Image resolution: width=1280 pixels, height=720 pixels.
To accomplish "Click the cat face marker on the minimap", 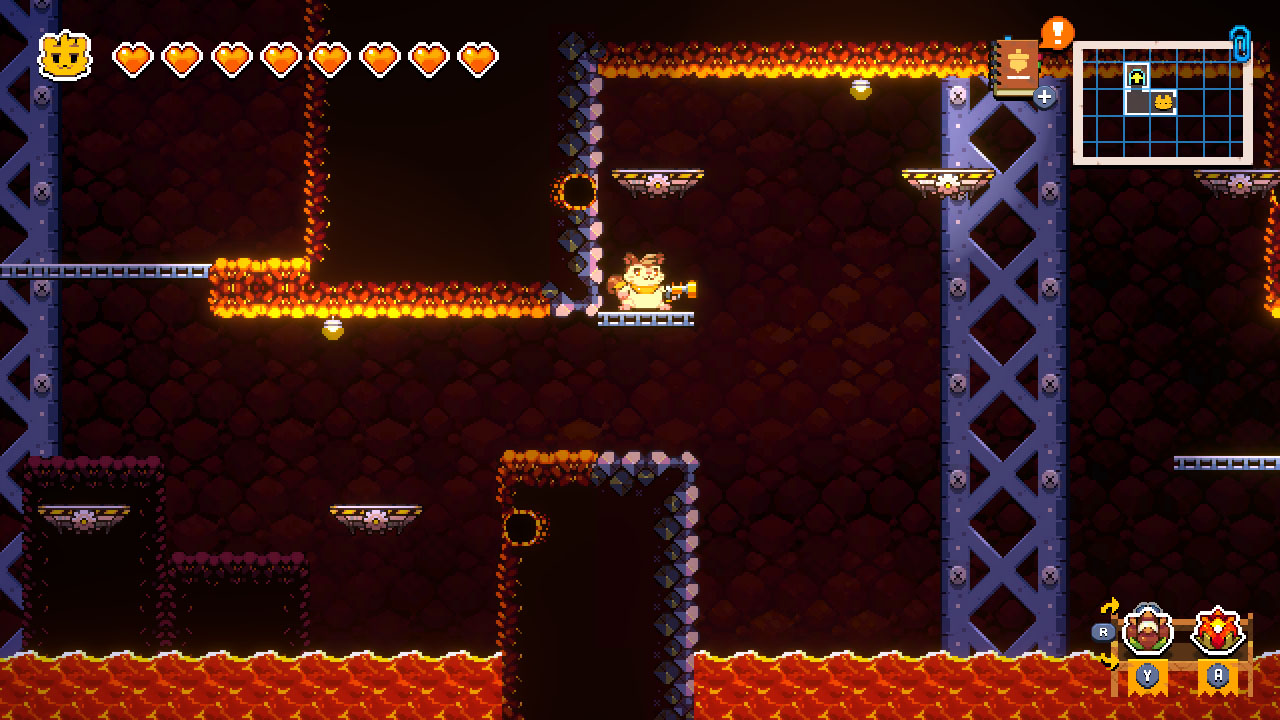I will tap(1163, 103).
